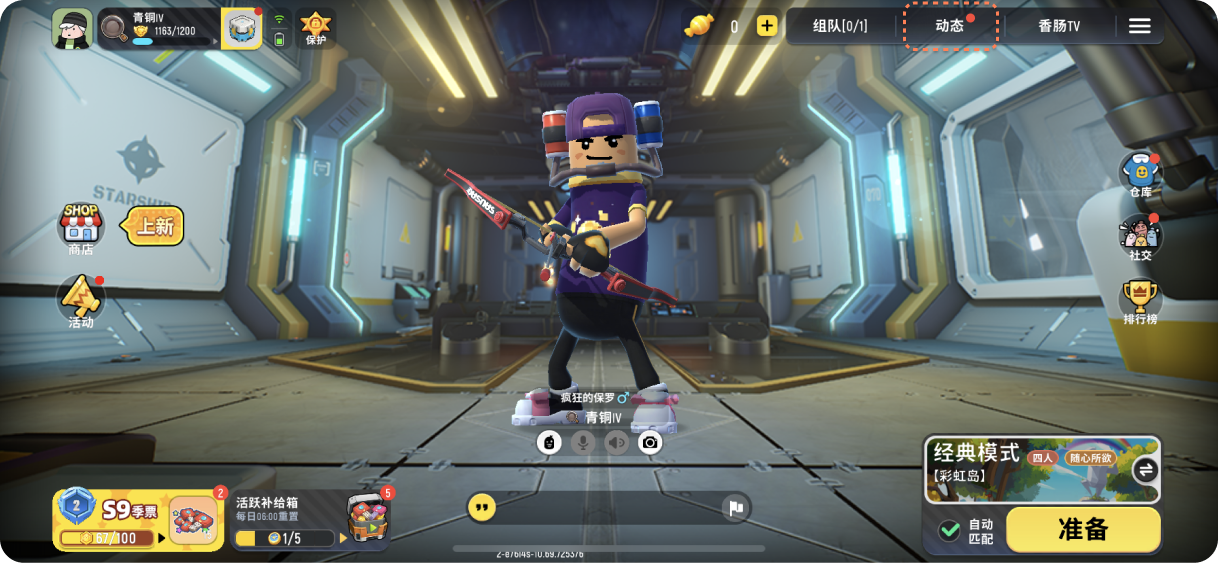Click the 准备 ready button
1219x563 pixels.
tap(1083, 529)
